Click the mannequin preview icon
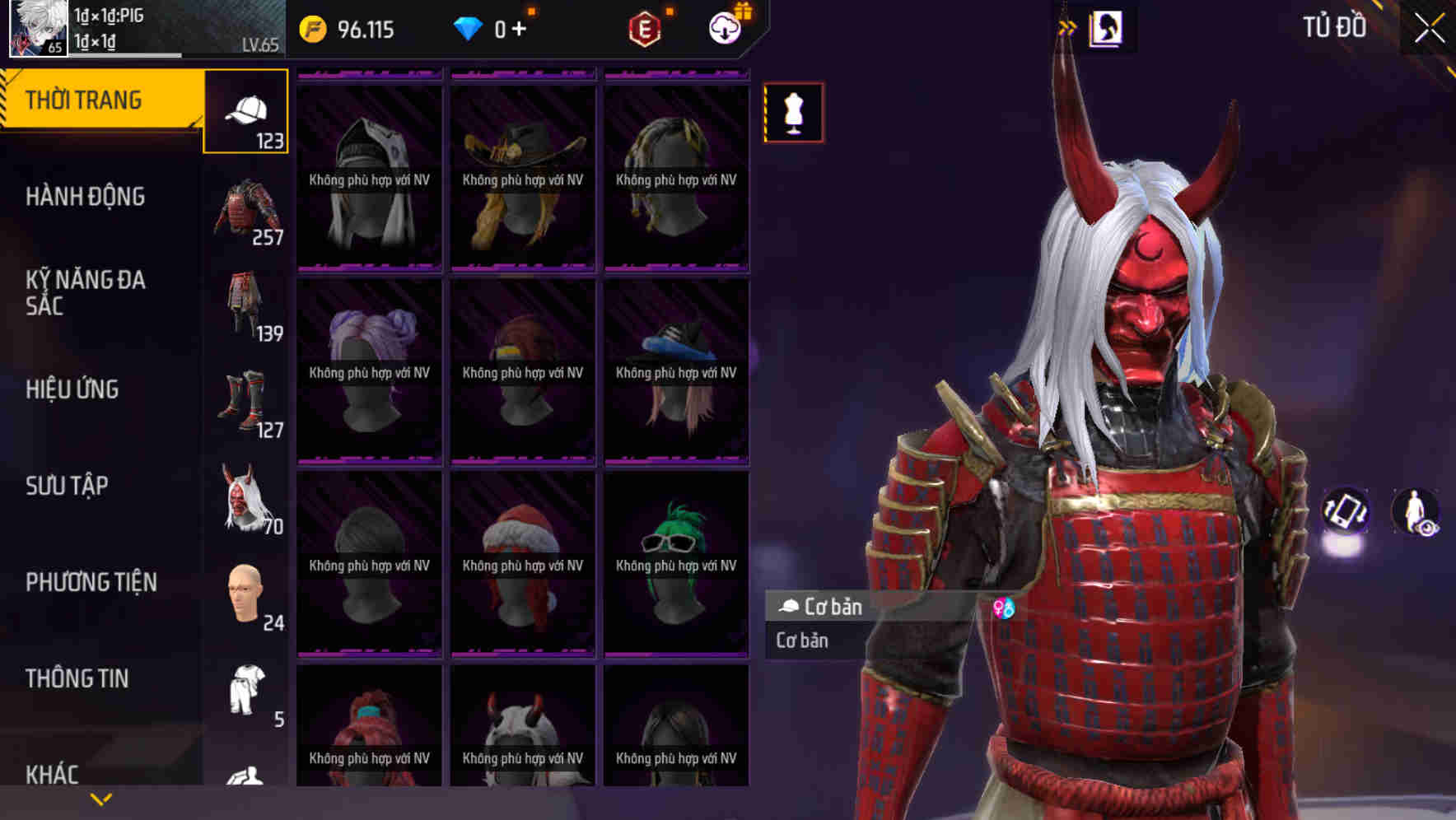Screen dimensions: 1456x820 [x=793, y=114]
